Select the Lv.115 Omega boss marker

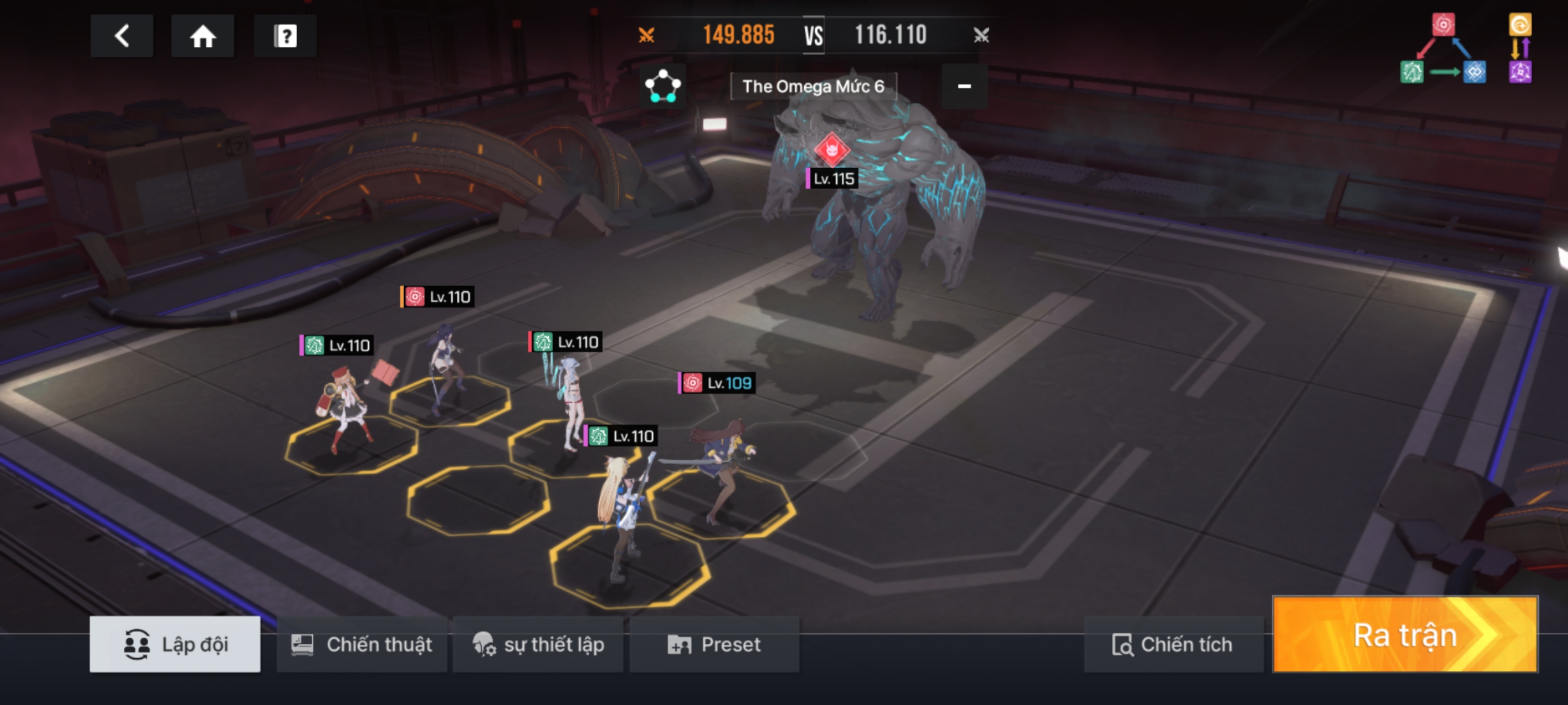click(831, 150)
